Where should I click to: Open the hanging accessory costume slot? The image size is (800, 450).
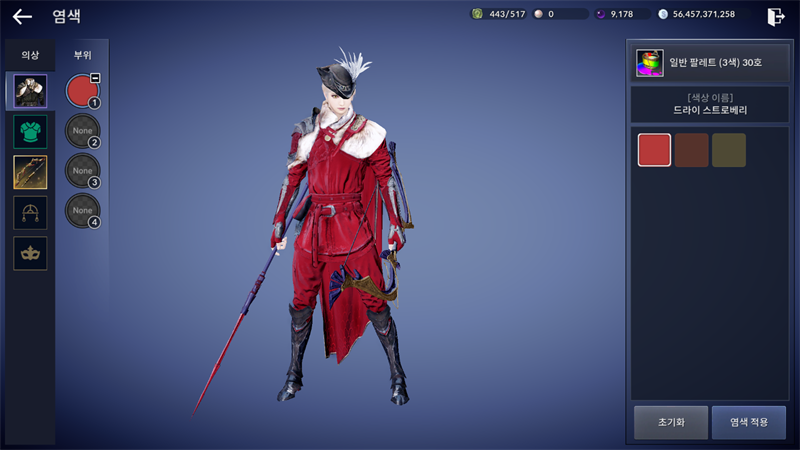point(29,212)
